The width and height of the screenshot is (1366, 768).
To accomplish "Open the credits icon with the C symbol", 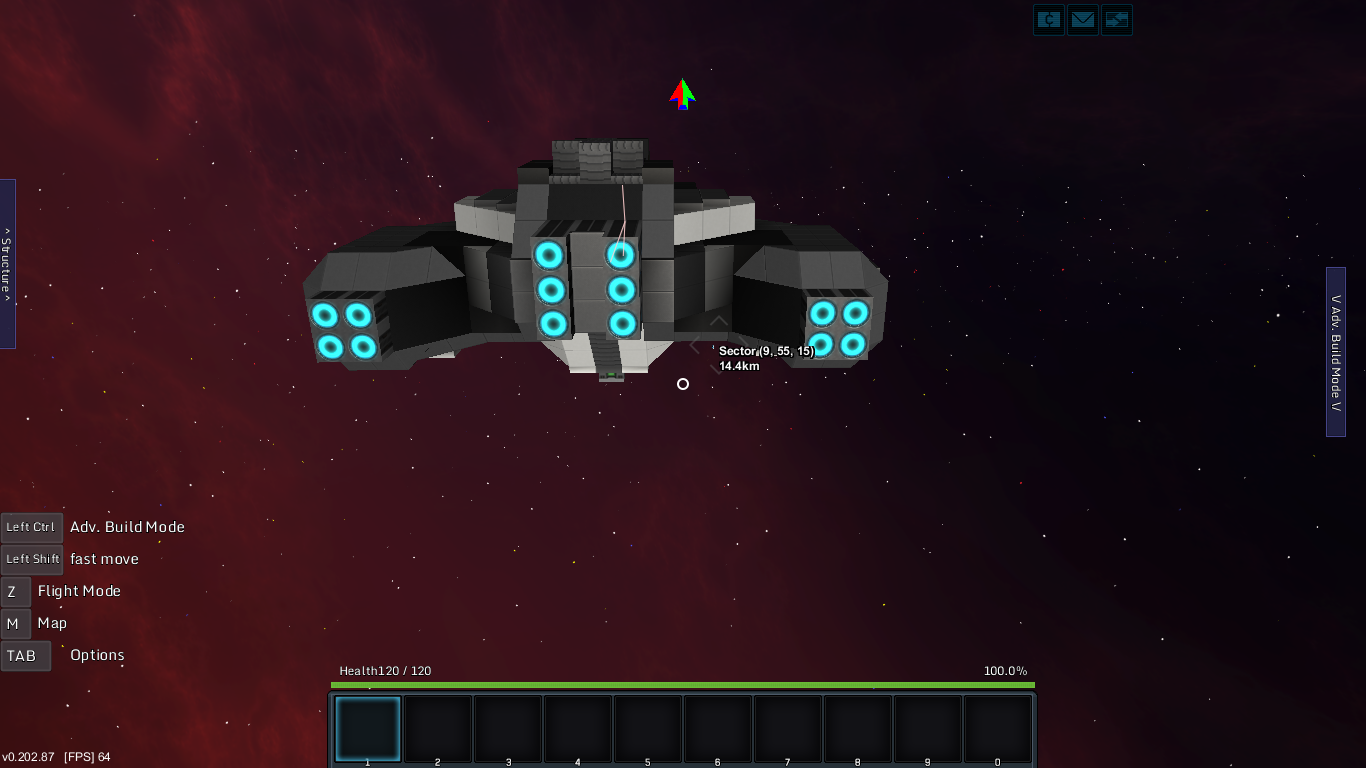I will coord(1049,20).
